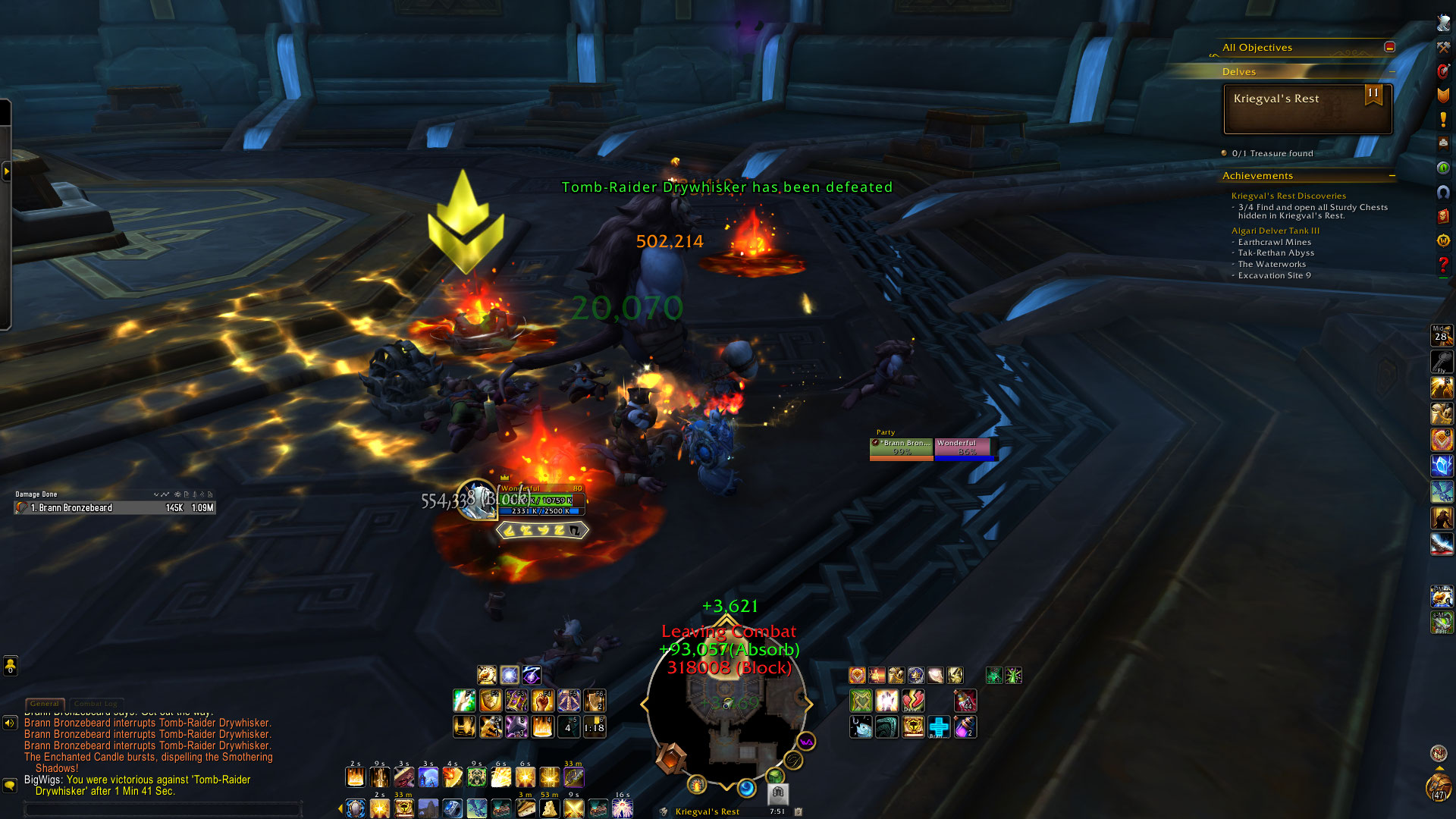This screenshot has height=819, width=1456.
Task: Activate the golden fist ability on F4
Action: [542, 701]
